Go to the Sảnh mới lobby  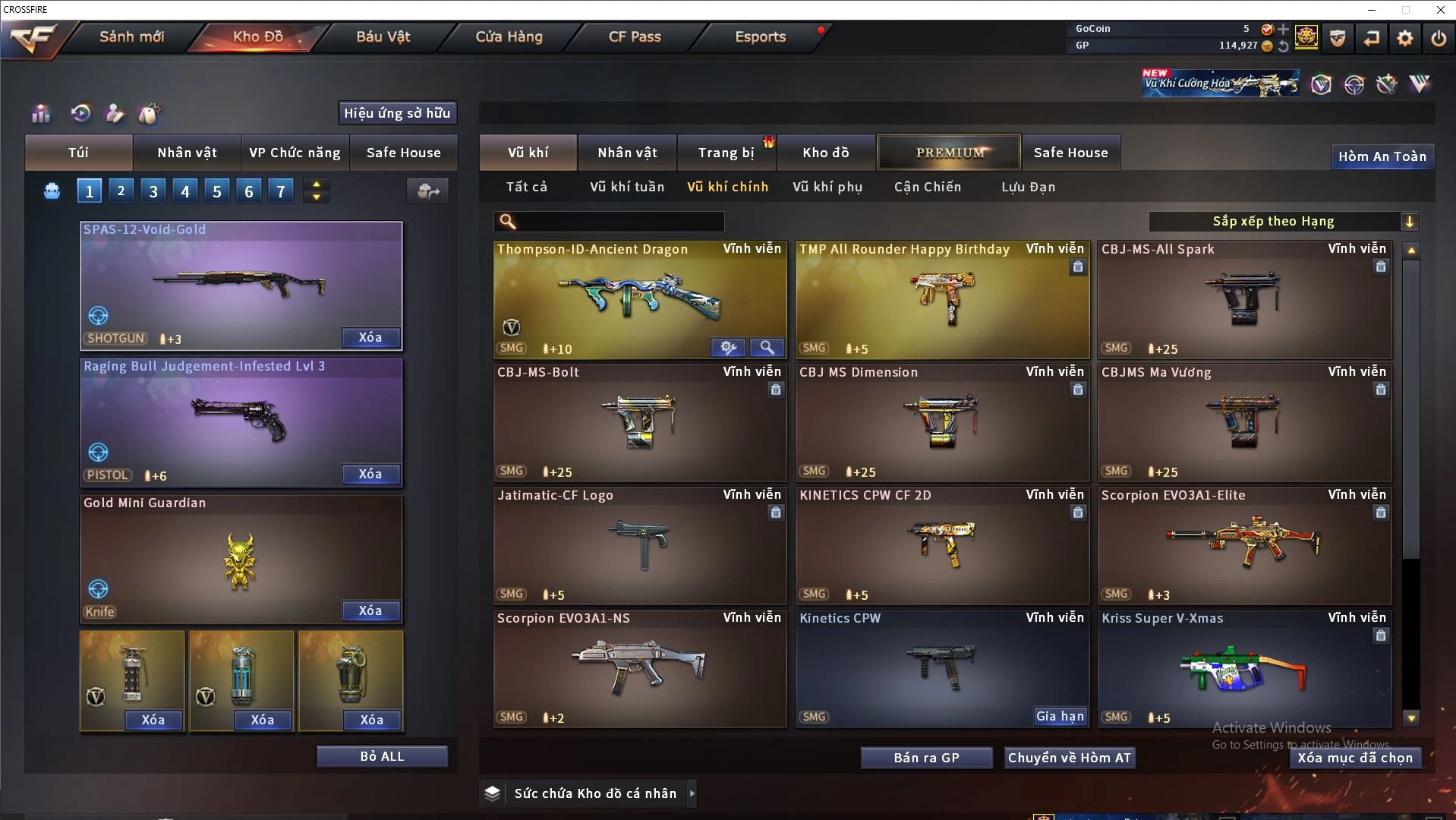[x=131, y=36]
